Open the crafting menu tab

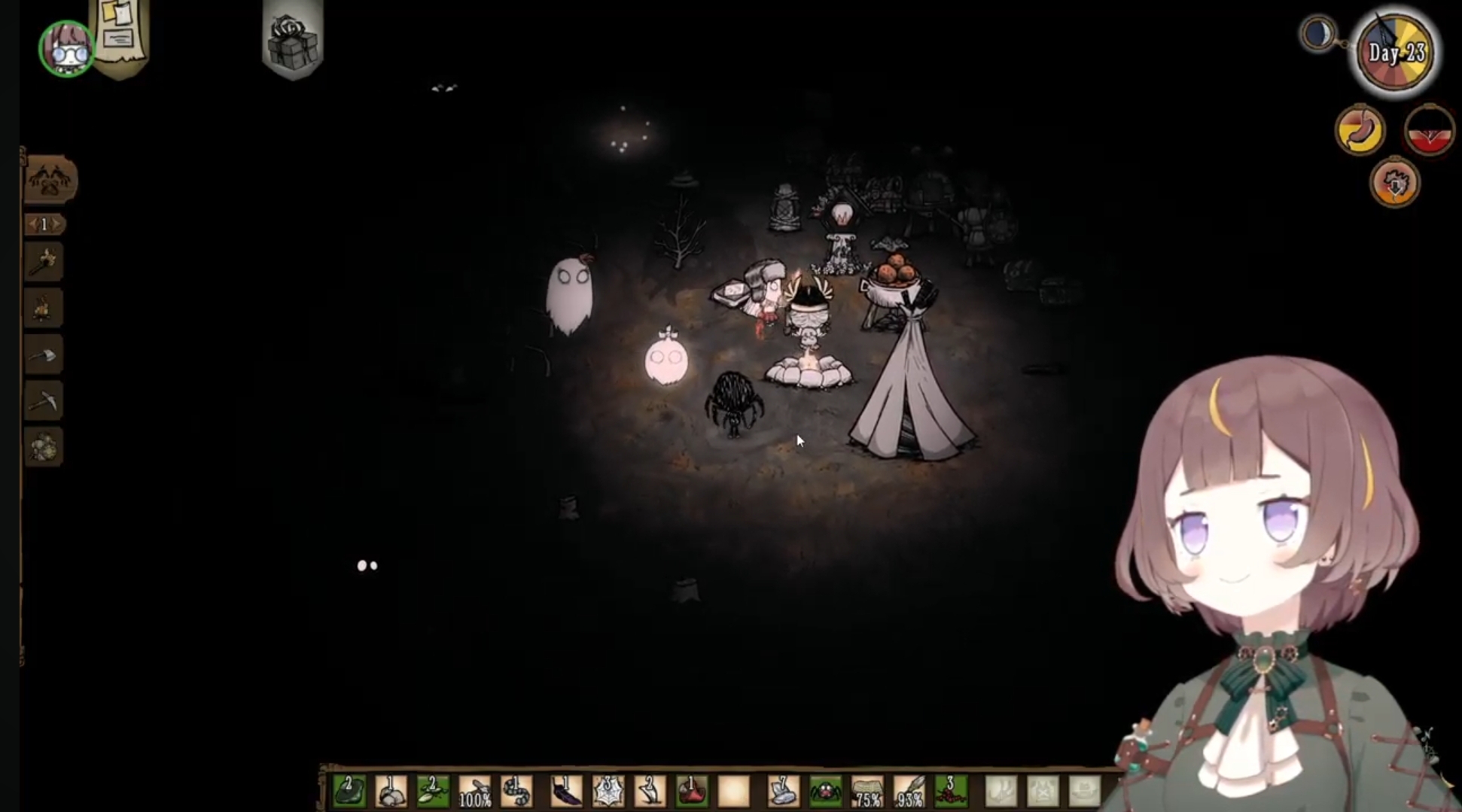point(50,180)
